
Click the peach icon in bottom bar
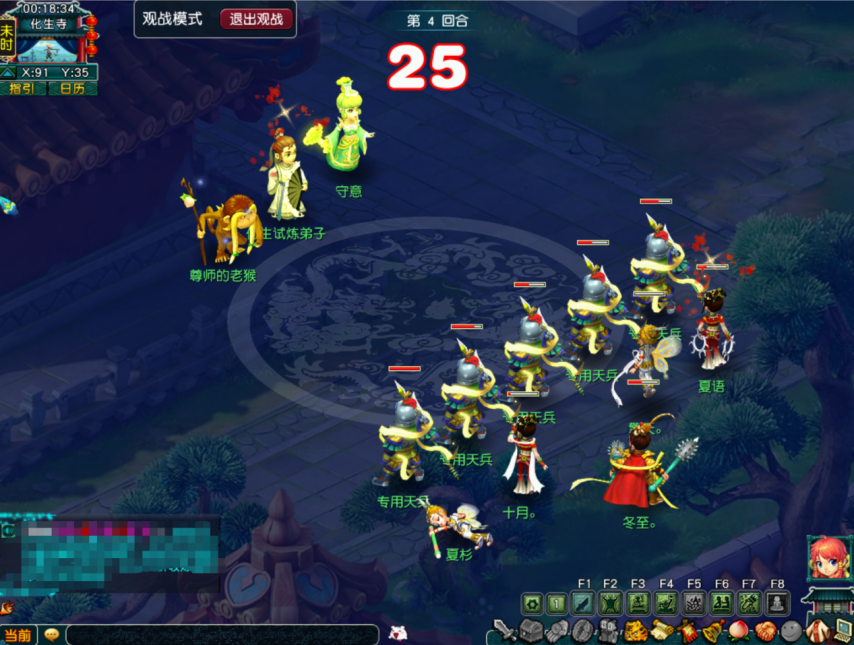pyautogui.click(x=739, y=631)
